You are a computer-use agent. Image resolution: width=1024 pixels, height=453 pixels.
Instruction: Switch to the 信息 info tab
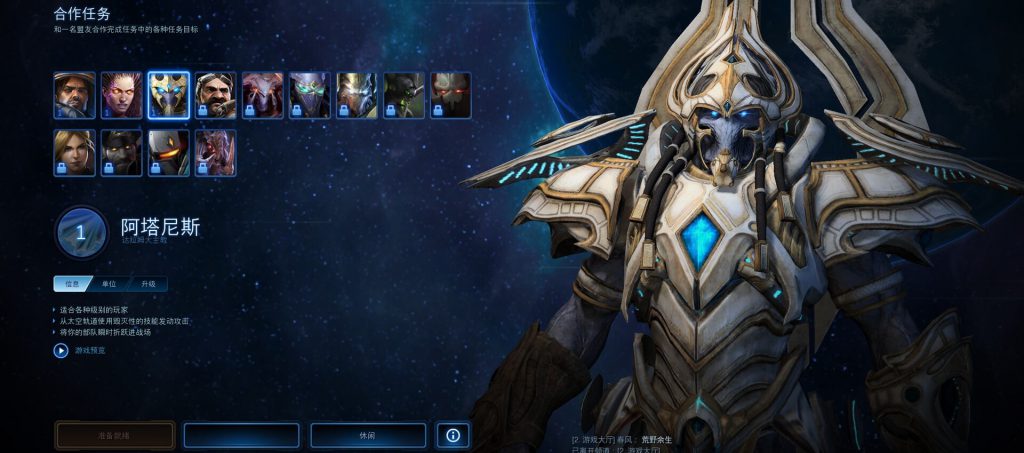(72, 284)
